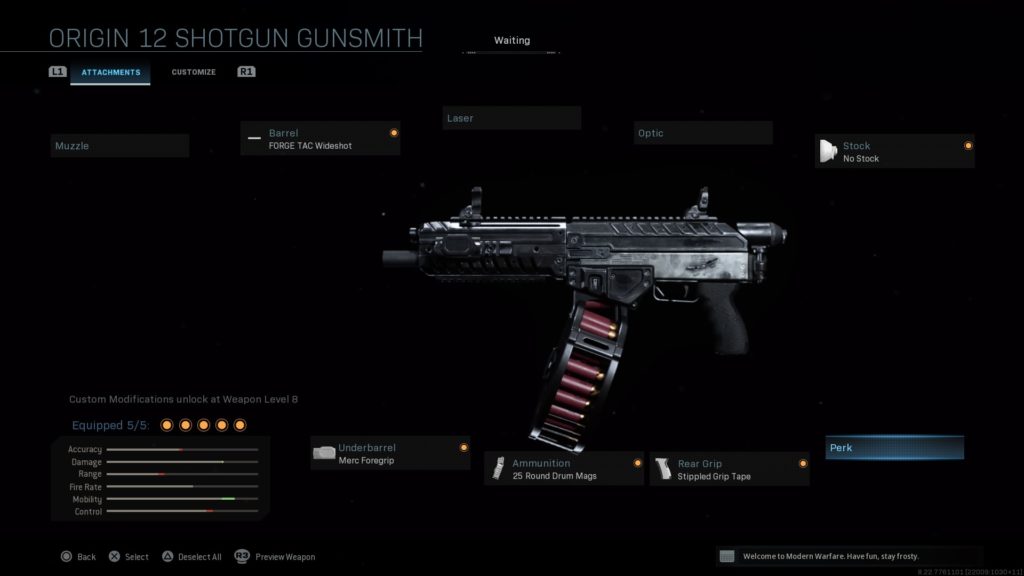
Task: Switch to the Attachments tab
Action: tap(110, 72)
